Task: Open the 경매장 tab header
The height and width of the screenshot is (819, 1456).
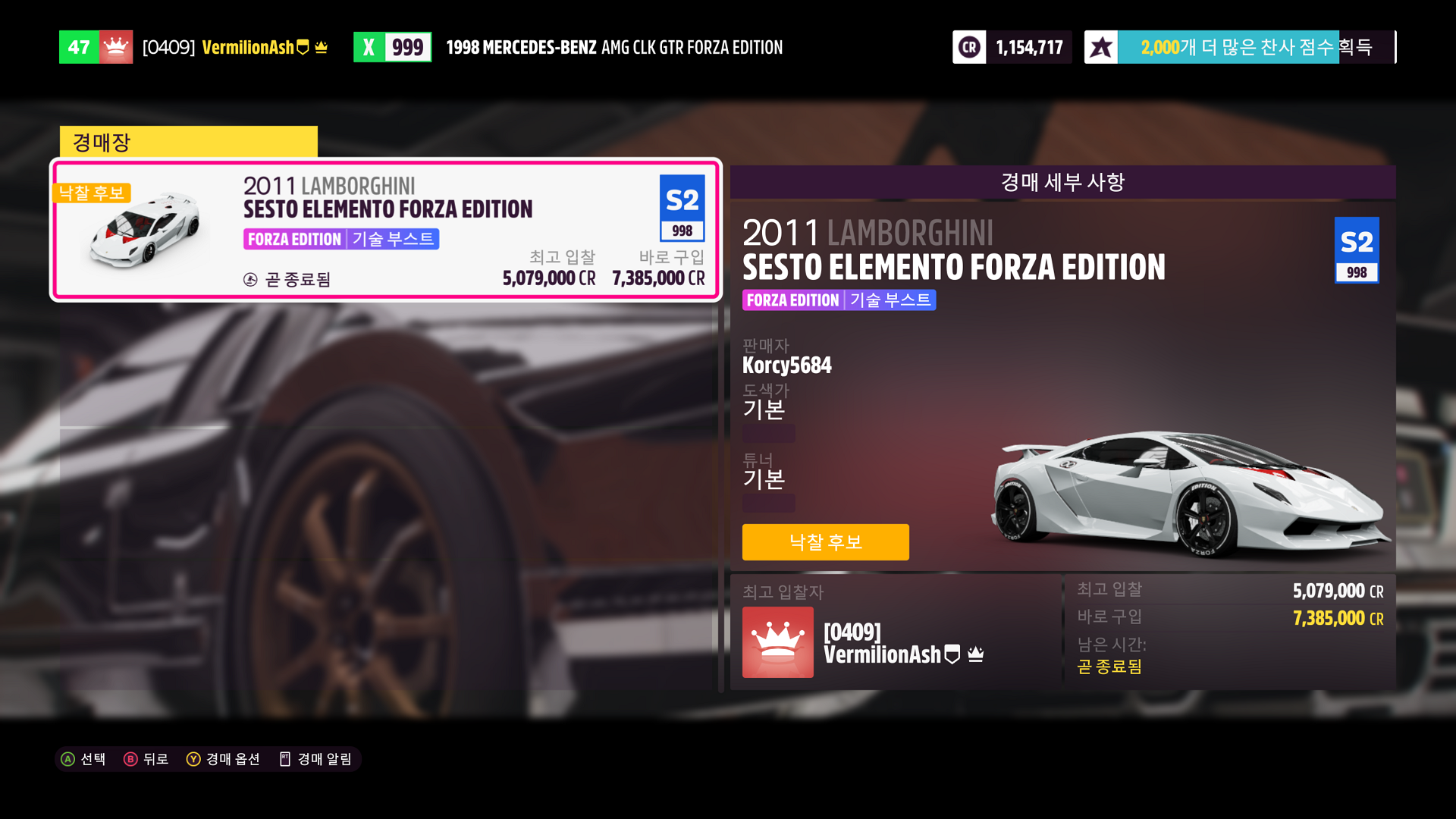Action: point(188,142)
